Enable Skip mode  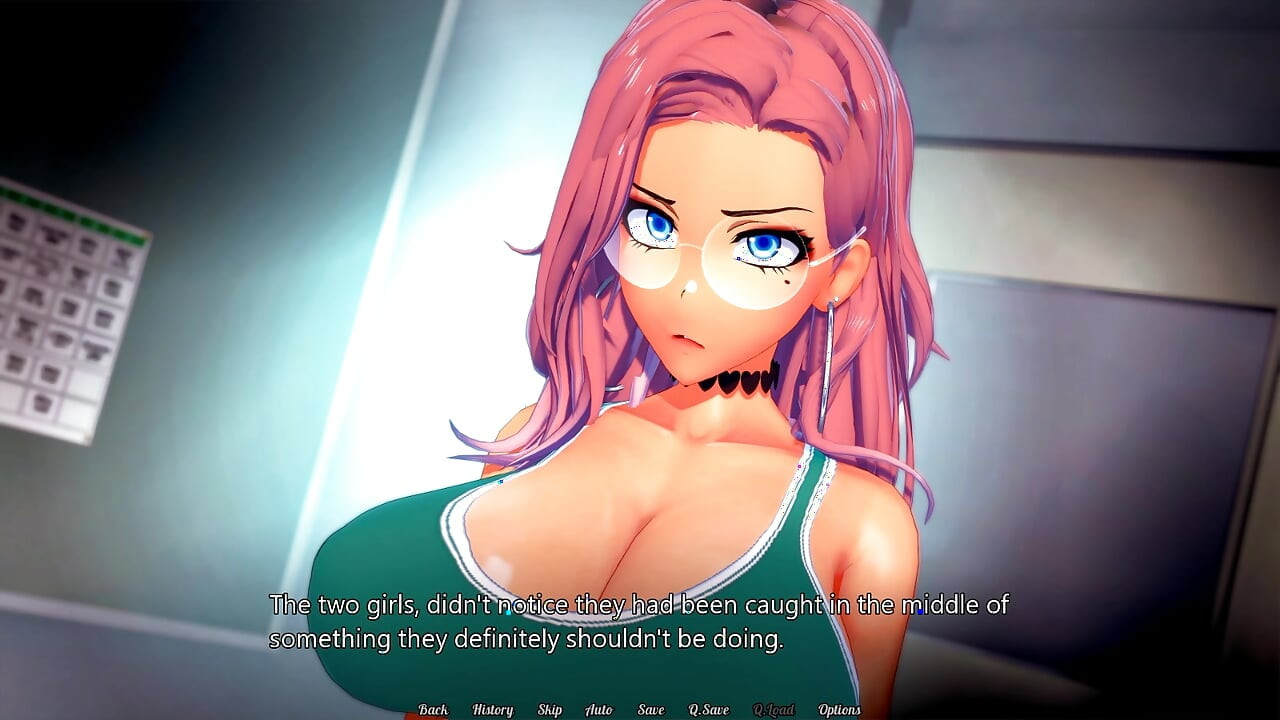(x=548, y=708)
